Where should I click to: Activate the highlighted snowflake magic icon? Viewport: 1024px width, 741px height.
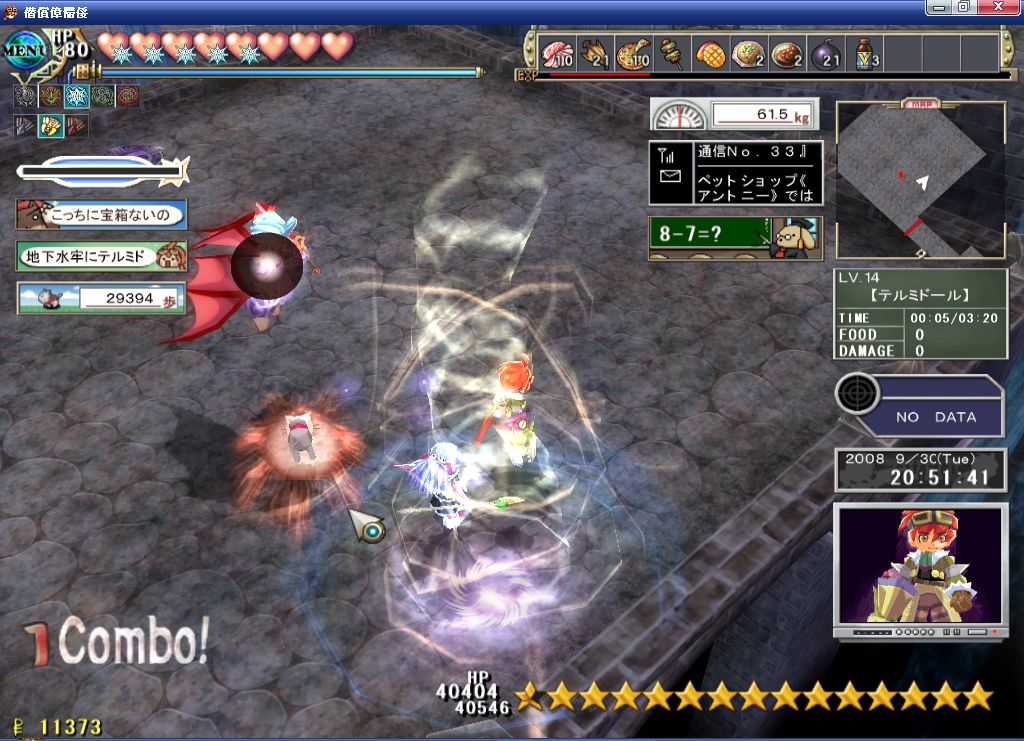[x=76, y=96]
